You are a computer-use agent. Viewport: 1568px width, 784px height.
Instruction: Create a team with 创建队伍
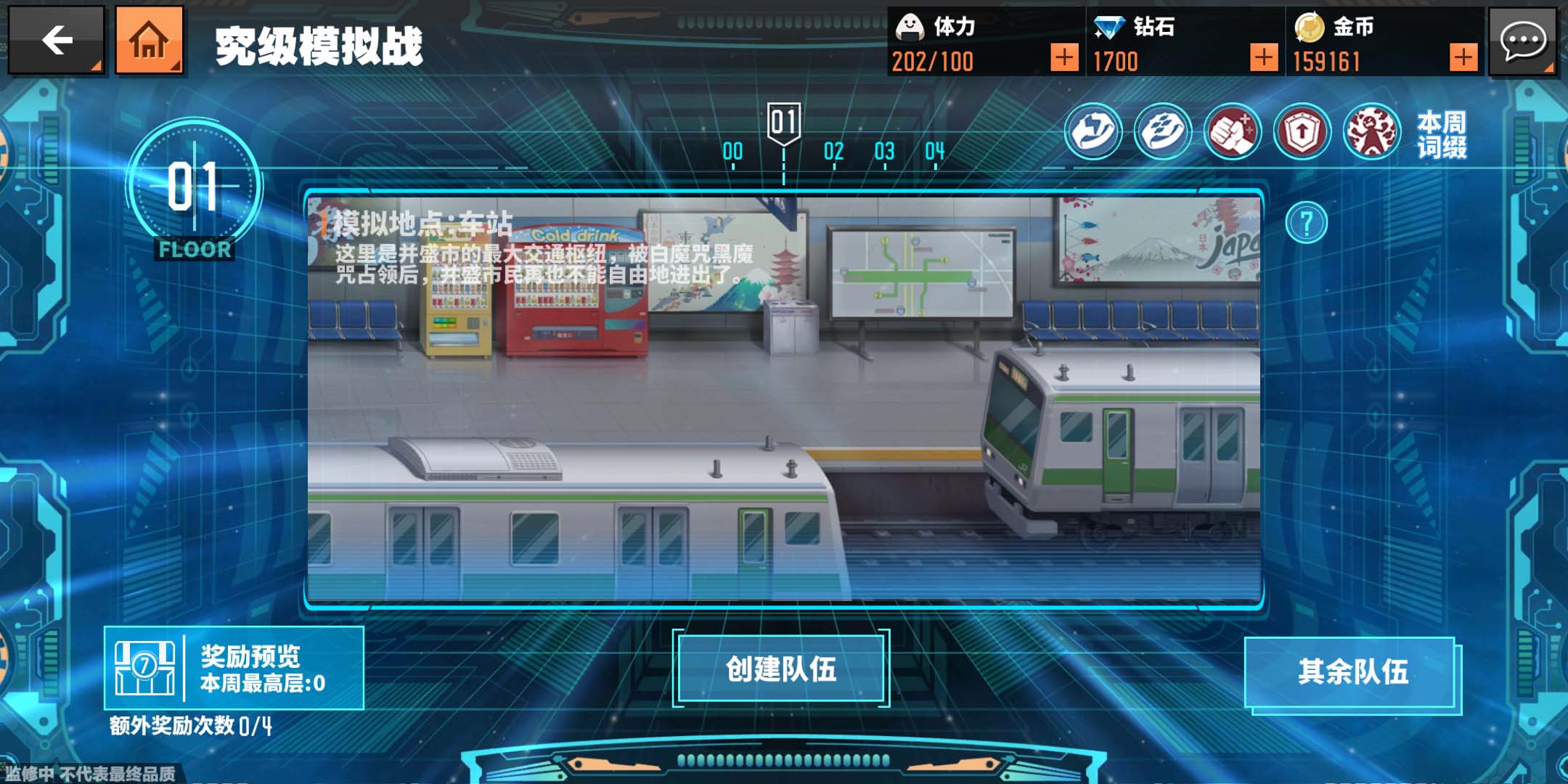click(x=781, y=669)
